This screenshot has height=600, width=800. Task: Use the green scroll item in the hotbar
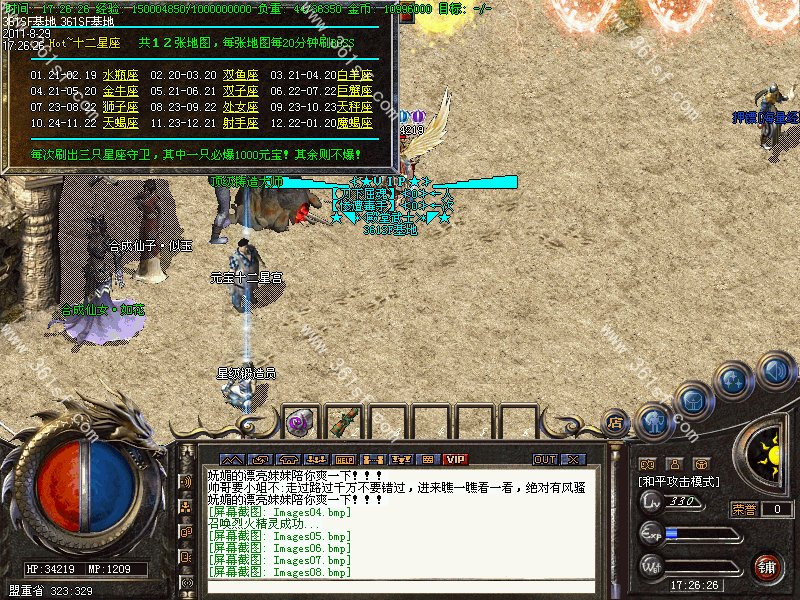343,421
